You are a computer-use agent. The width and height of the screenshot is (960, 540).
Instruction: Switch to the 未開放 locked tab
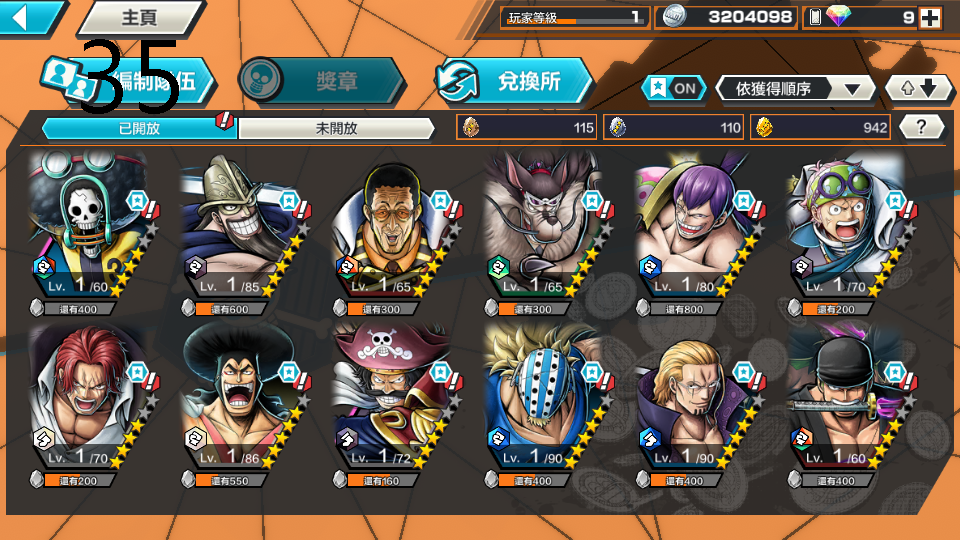point(336,128)
